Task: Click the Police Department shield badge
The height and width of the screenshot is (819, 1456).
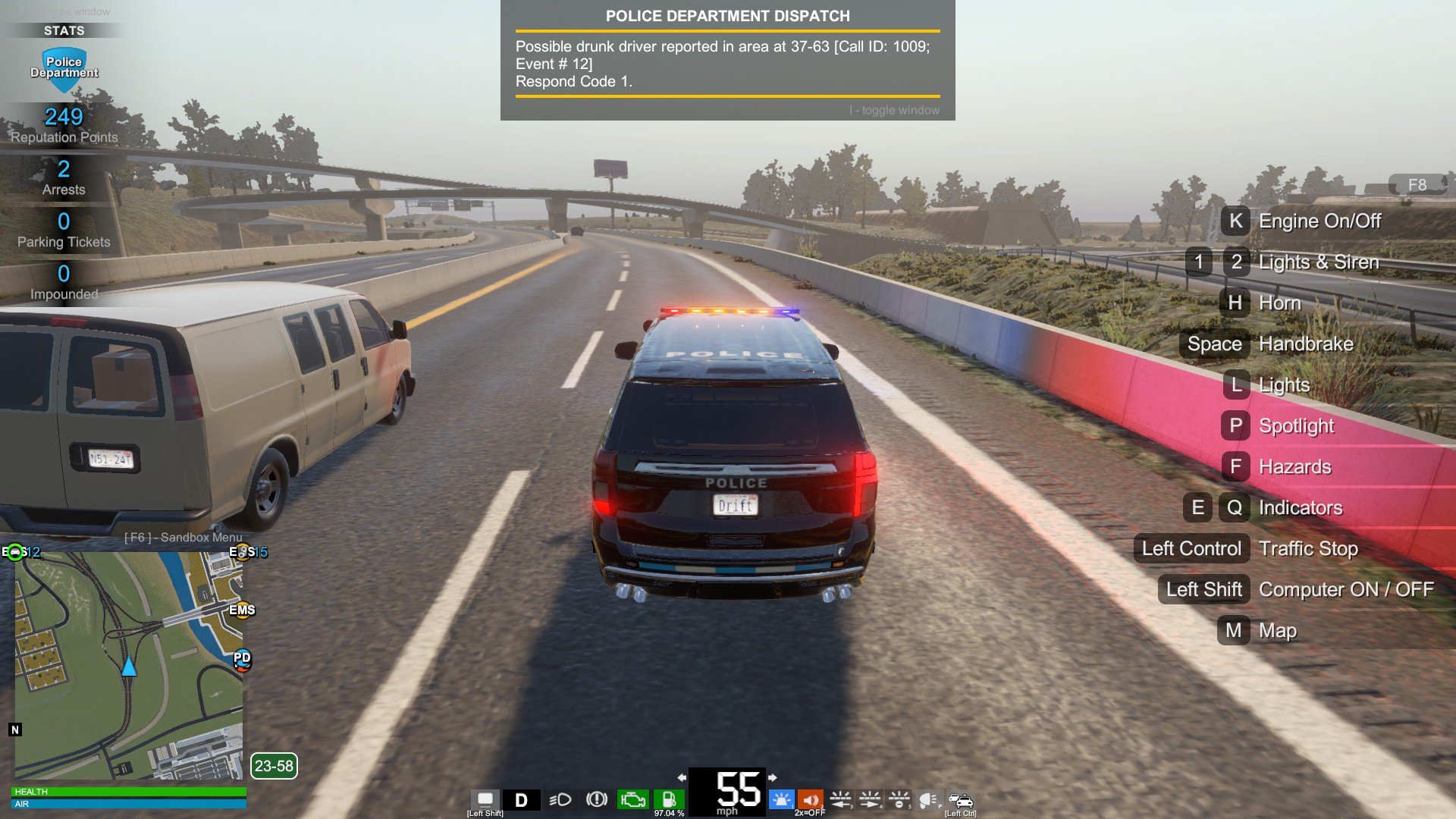Action: pyautogui.click(x=64, y=68)
